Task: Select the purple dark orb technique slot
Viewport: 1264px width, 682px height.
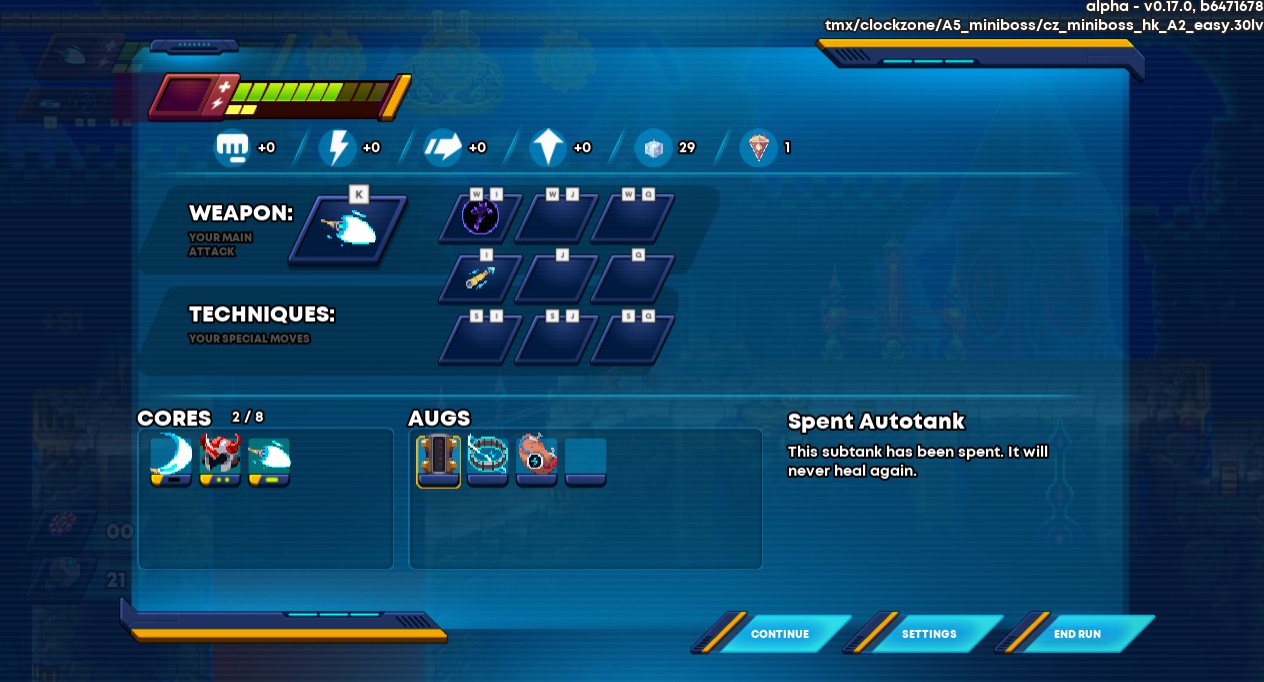Action: pos(480,217)
